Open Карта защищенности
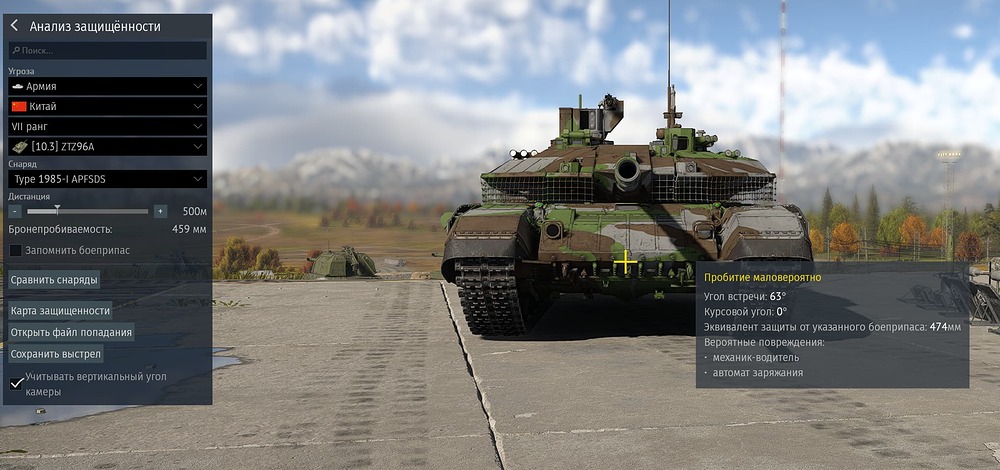 click(x=60, y=311)
